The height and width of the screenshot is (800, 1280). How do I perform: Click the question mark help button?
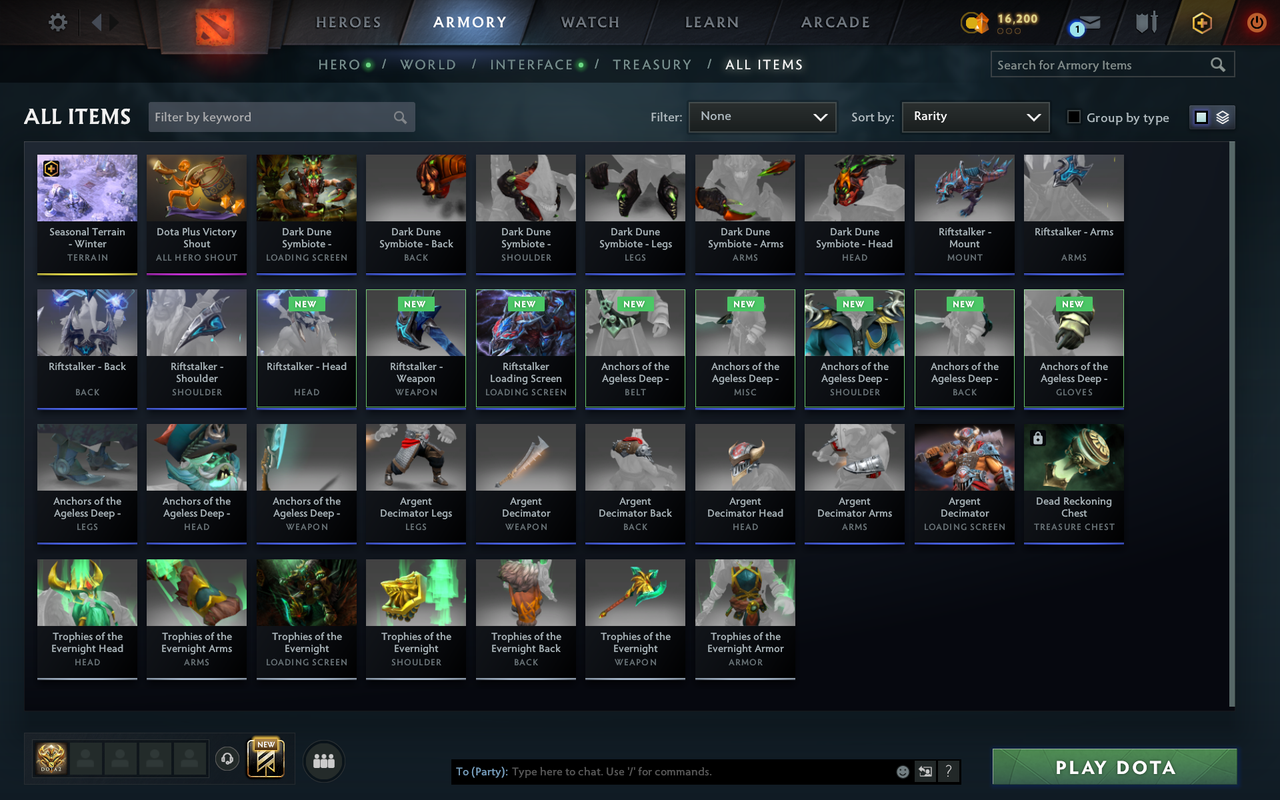[948, 772]
